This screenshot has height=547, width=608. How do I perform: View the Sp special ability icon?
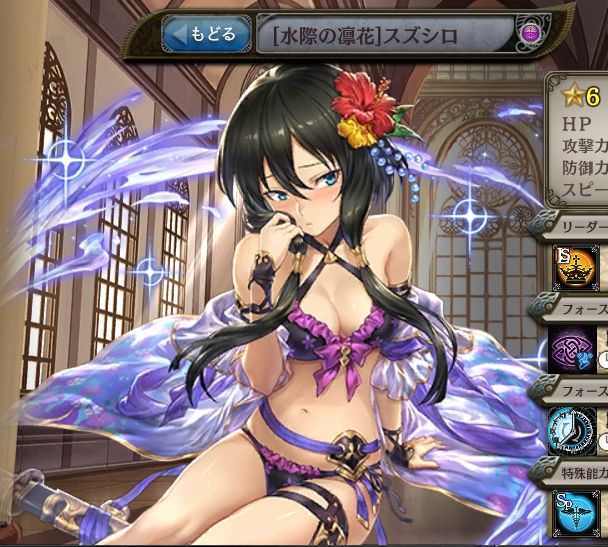pos(574,510)
